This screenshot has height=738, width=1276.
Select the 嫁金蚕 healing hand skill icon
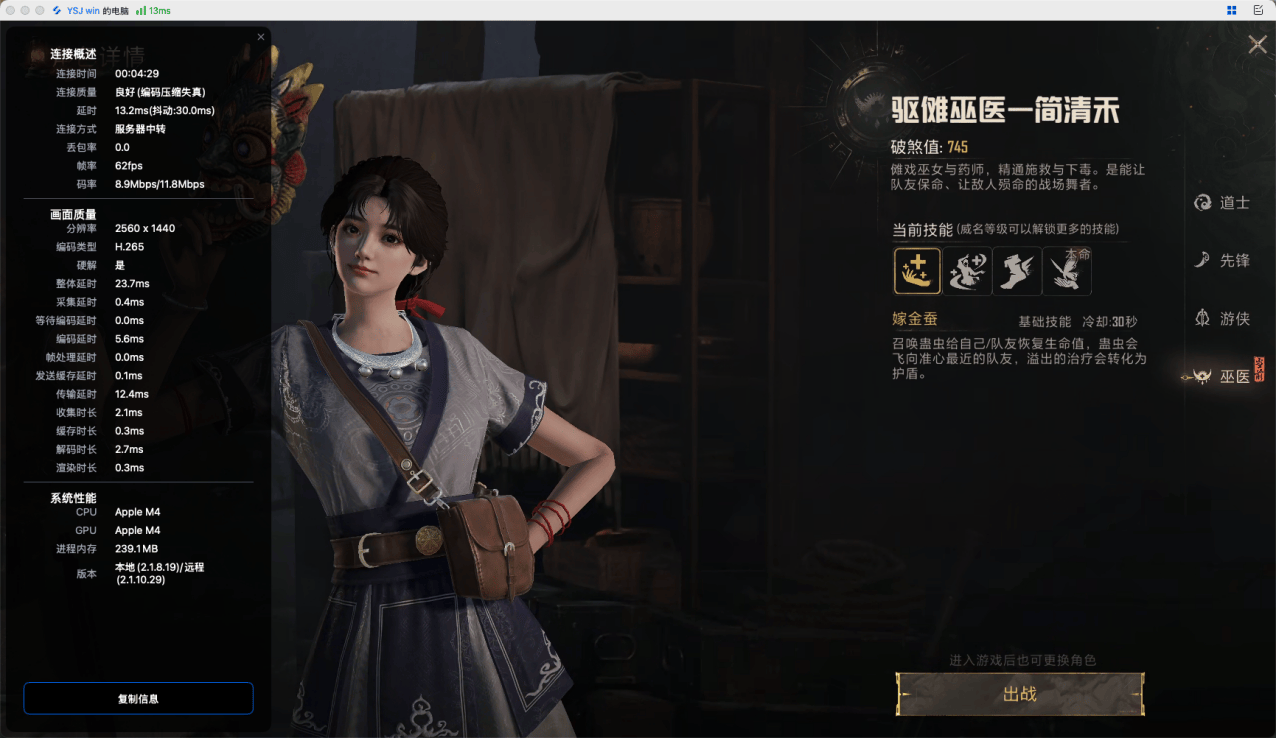click(917, 271)
